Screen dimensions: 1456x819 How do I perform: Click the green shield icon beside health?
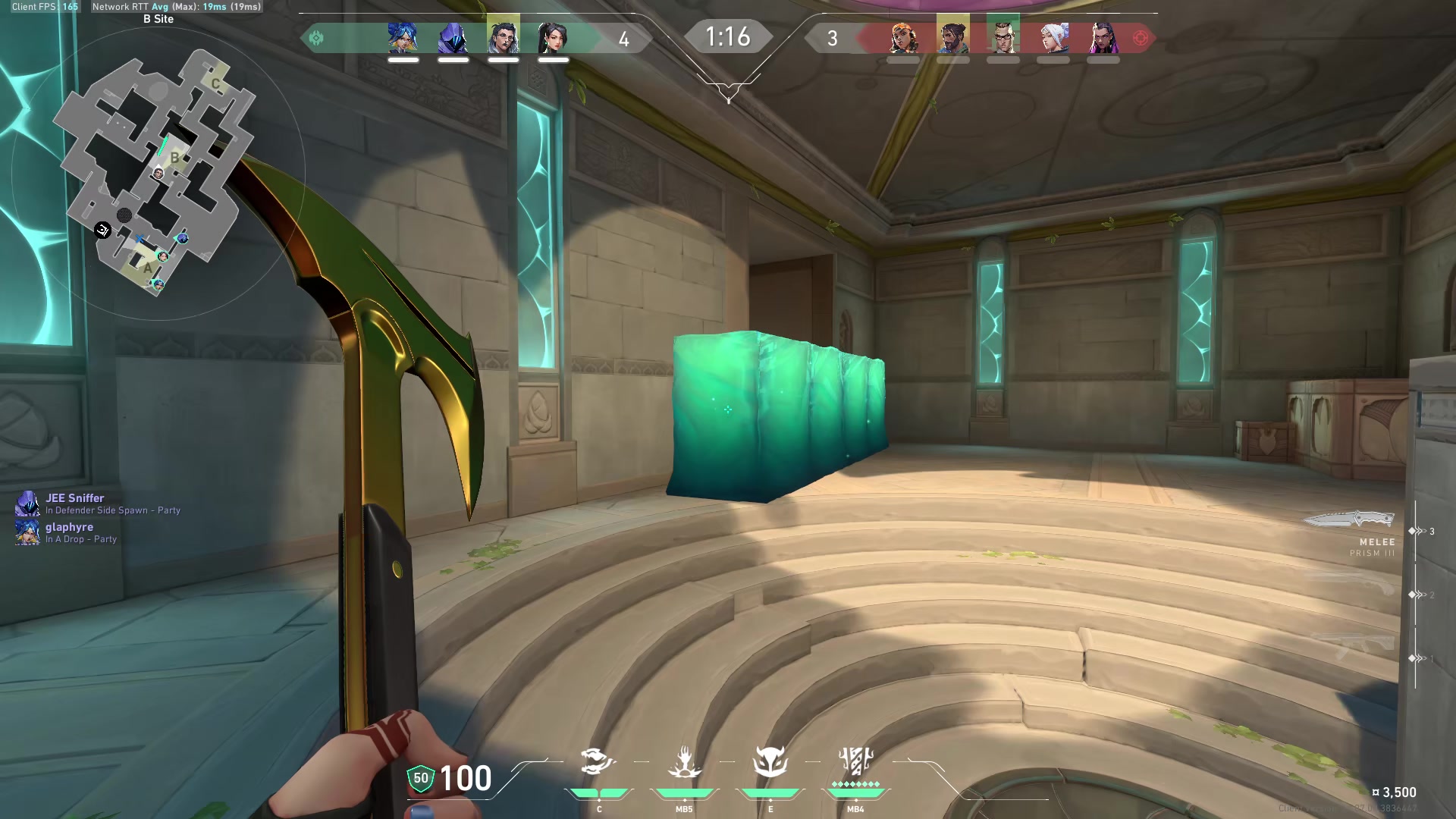[x=420, y=777]
